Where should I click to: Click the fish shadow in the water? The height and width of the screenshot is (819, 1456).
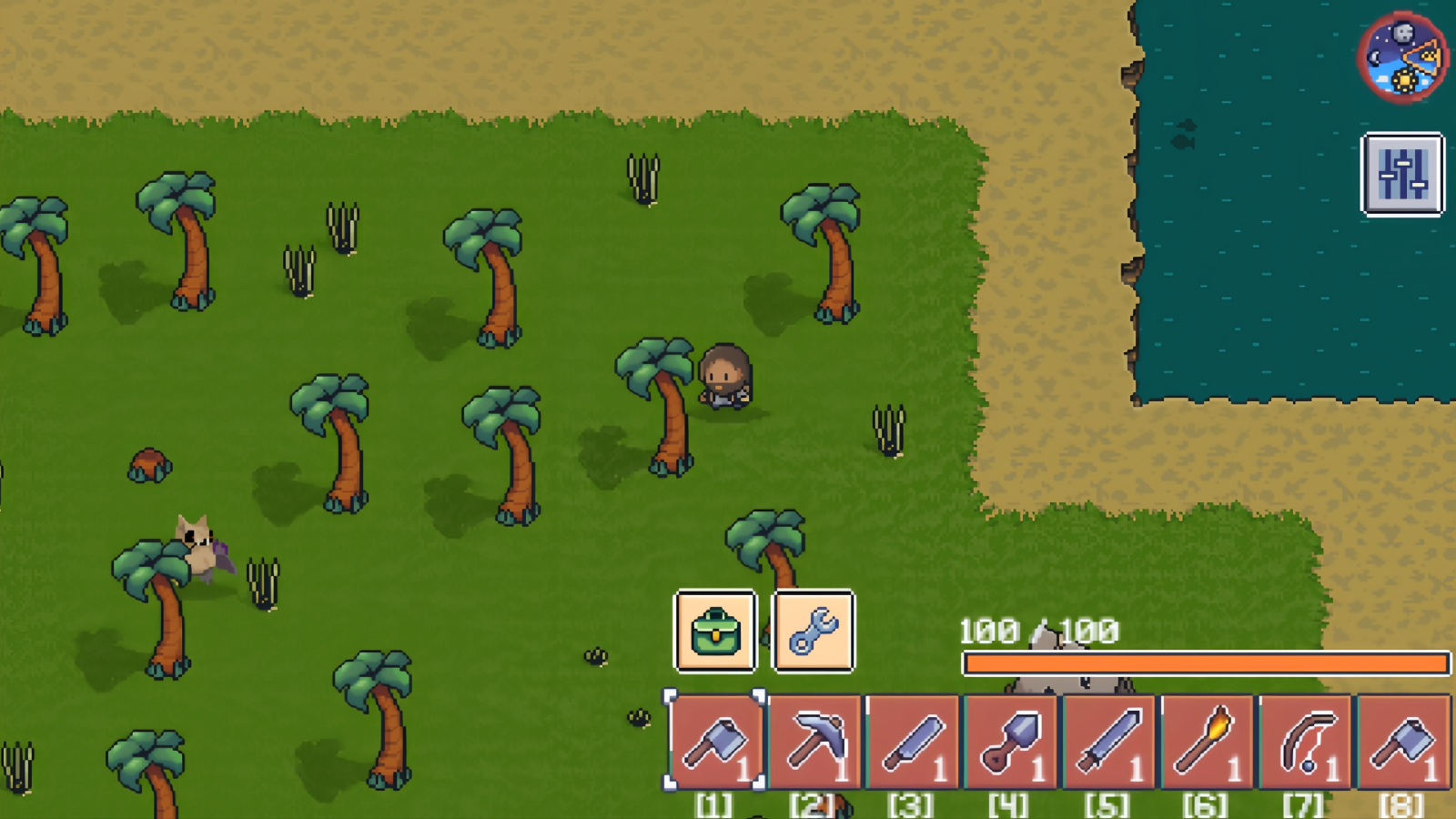[x=1181, y=144]
